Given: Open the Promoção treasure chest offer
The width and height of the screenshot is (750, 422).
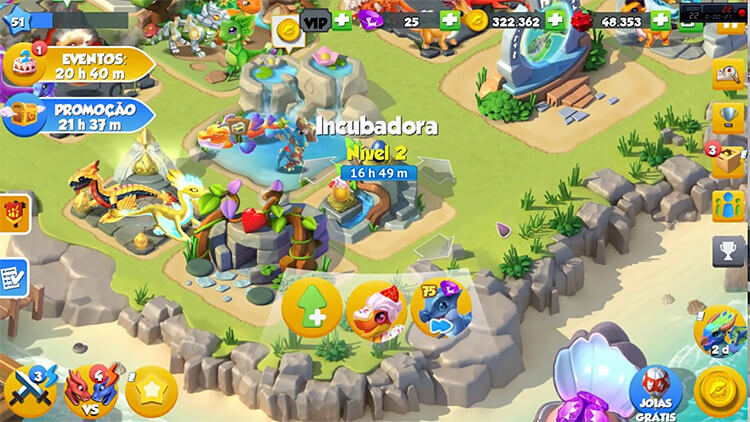Looking at the screenshot, I should (x=80, y=114).
